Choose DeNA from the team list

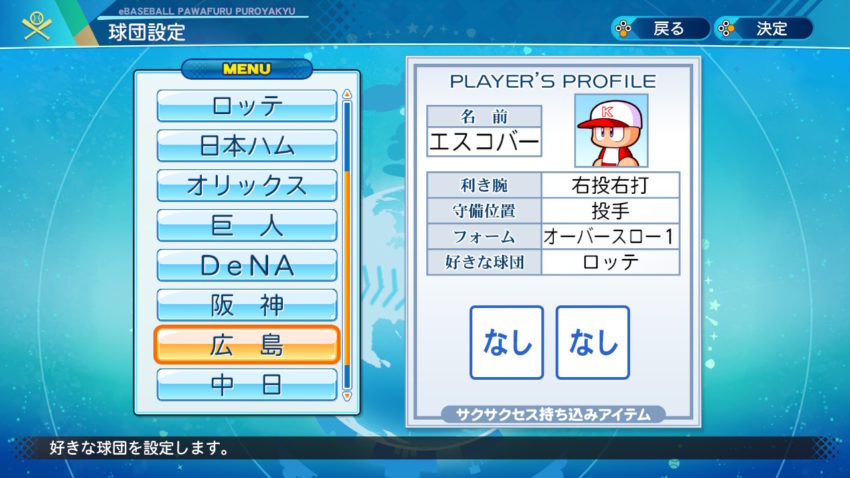tap(247, 266)
